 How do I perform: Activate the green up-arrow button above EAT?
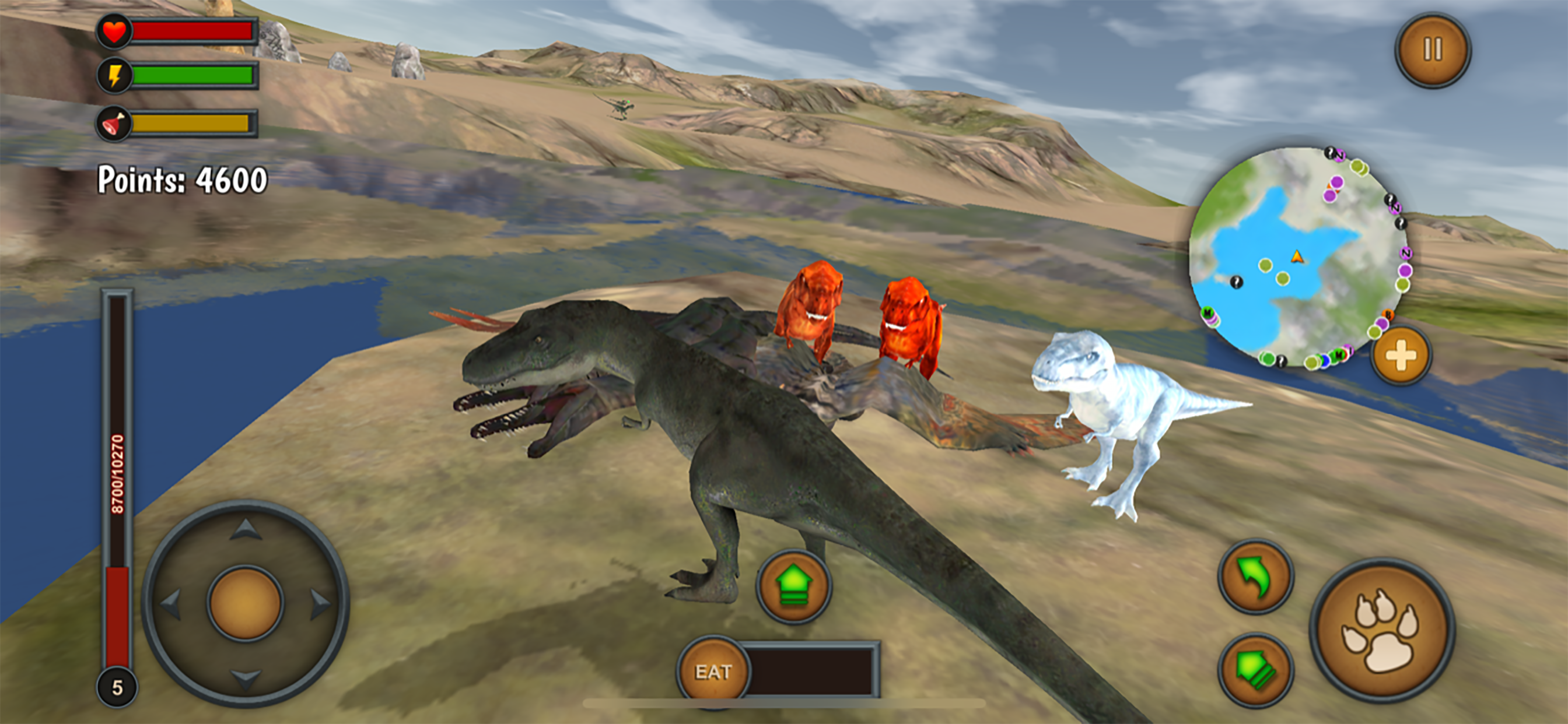(793, 585)
